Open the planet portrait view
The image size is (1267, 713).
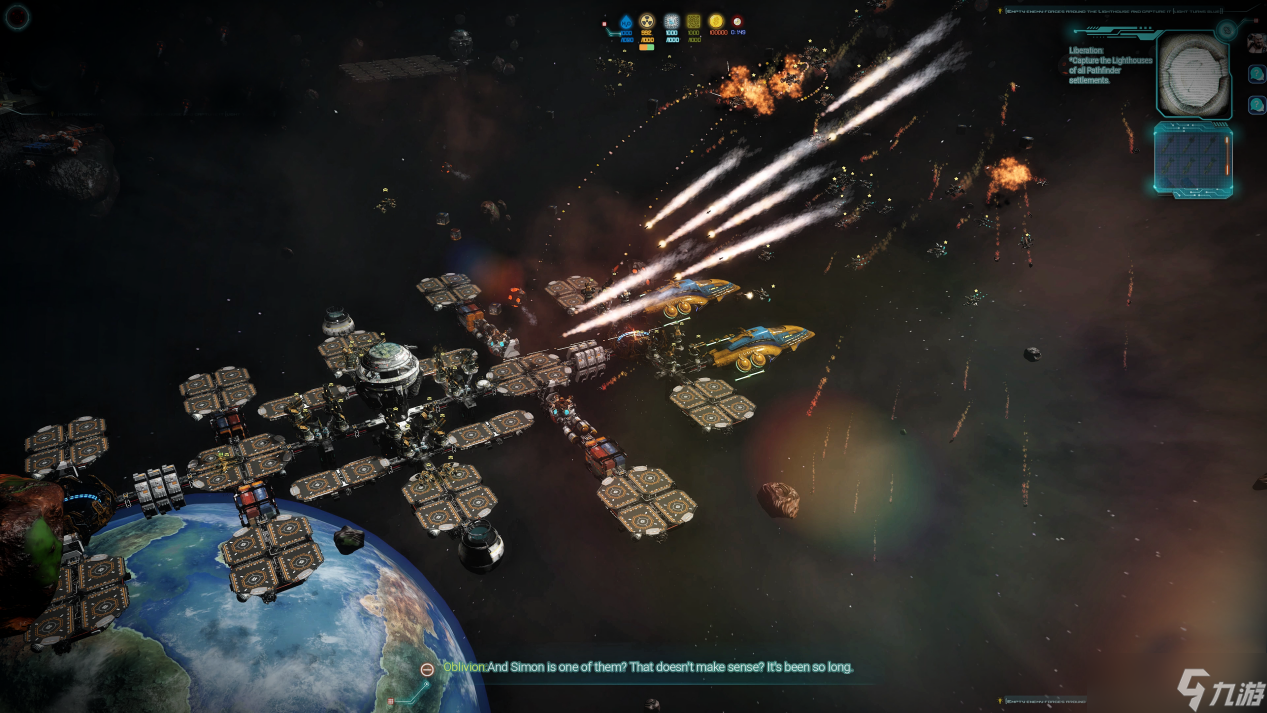[x=1194, y=75]
